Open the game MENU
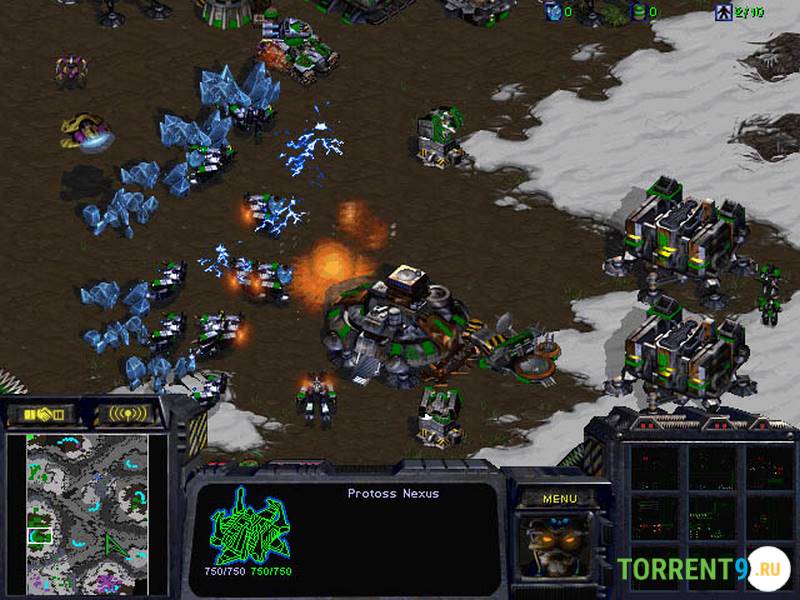 (x=560, y=498)
